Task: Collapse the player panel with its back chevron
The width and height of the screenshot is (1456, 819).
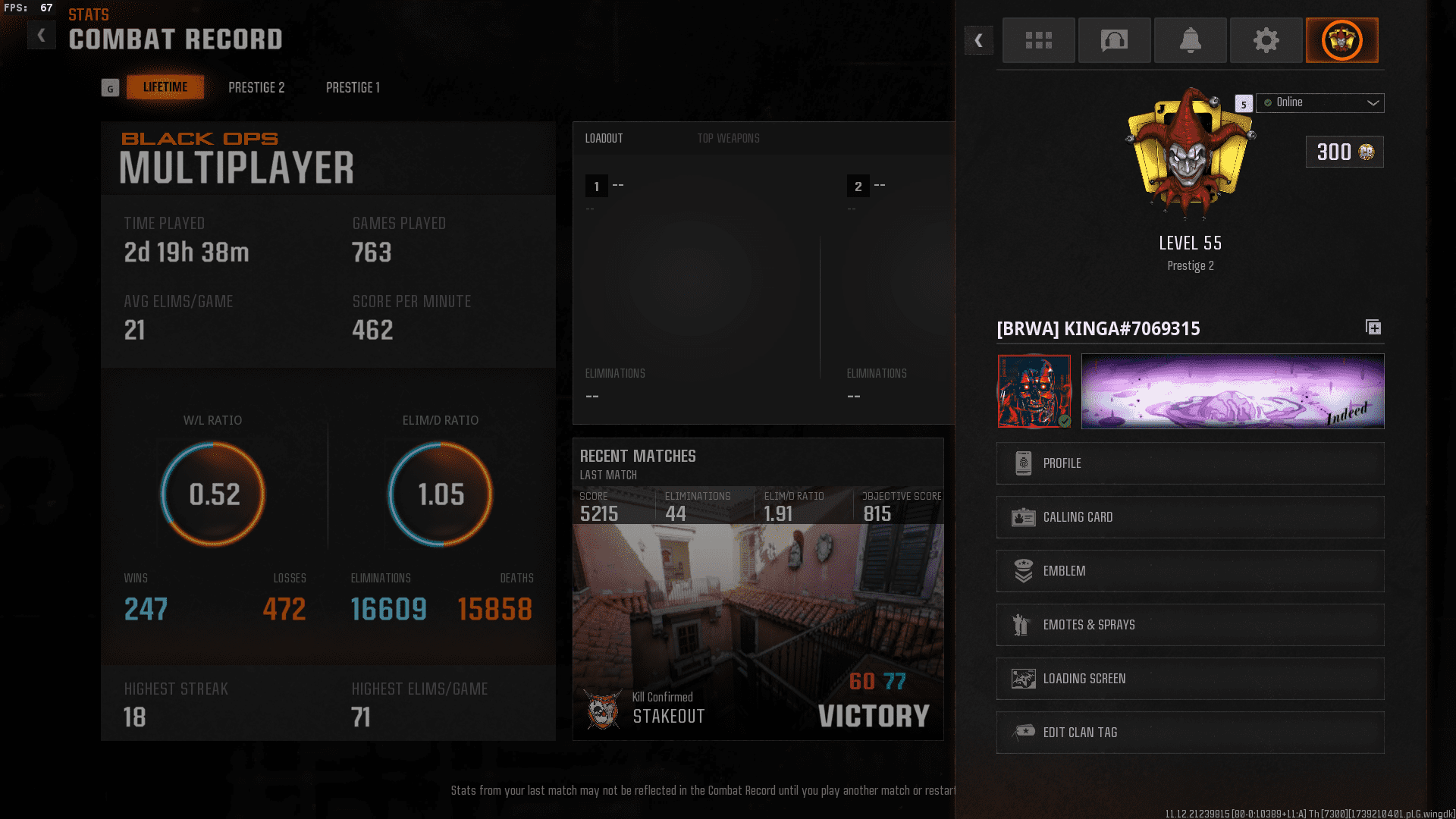Action: click(x=979, y=40)
